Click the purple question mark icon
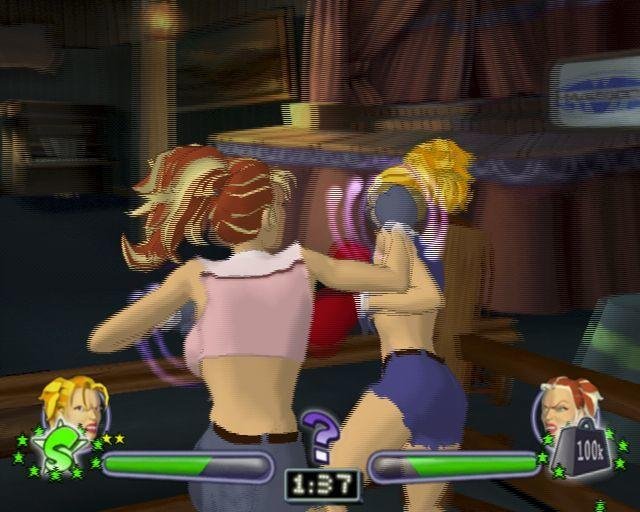The height and width of the screenshot is (512, 640). (320, 437)
